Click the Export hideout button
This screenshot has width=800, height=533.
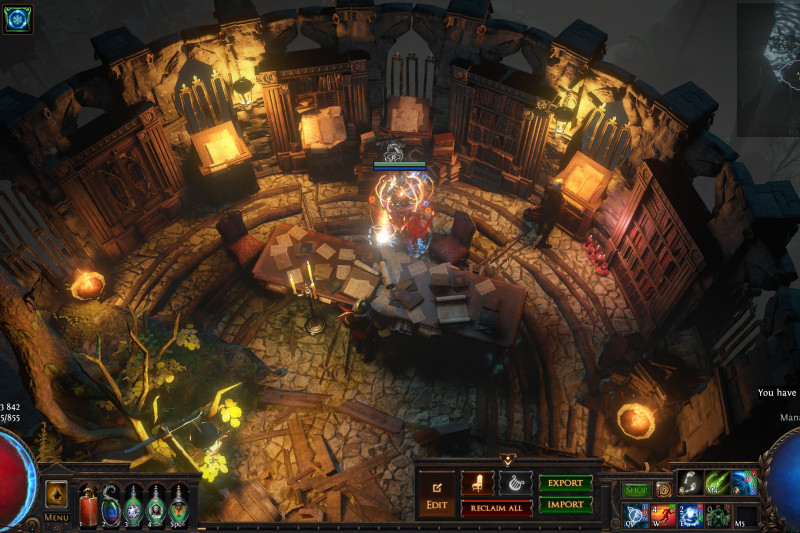(x=565, y=483)
